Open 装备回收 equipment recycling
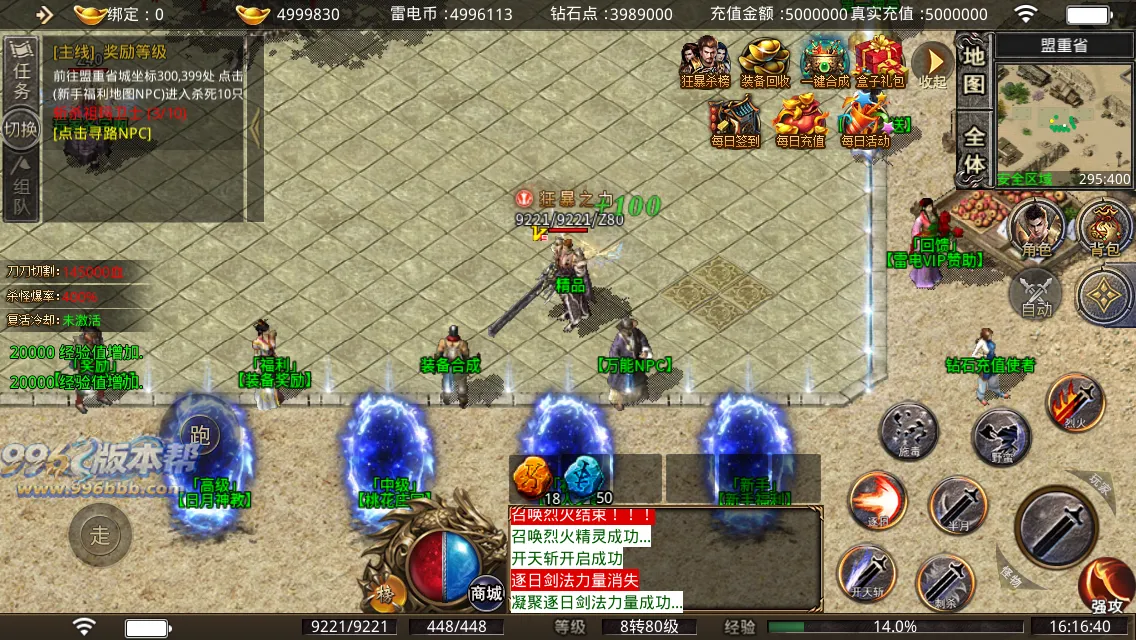 click(x=766, y=62)
